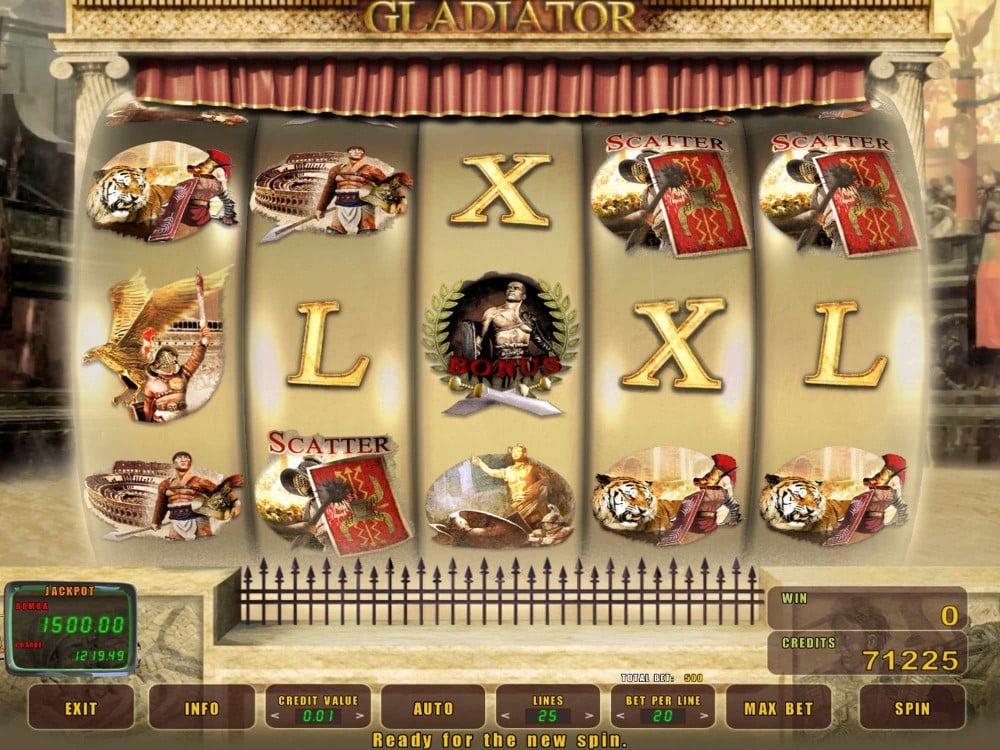This screenshot has height=750, width=1000.
Task: Spin the reels
Action: click(911, 708)
